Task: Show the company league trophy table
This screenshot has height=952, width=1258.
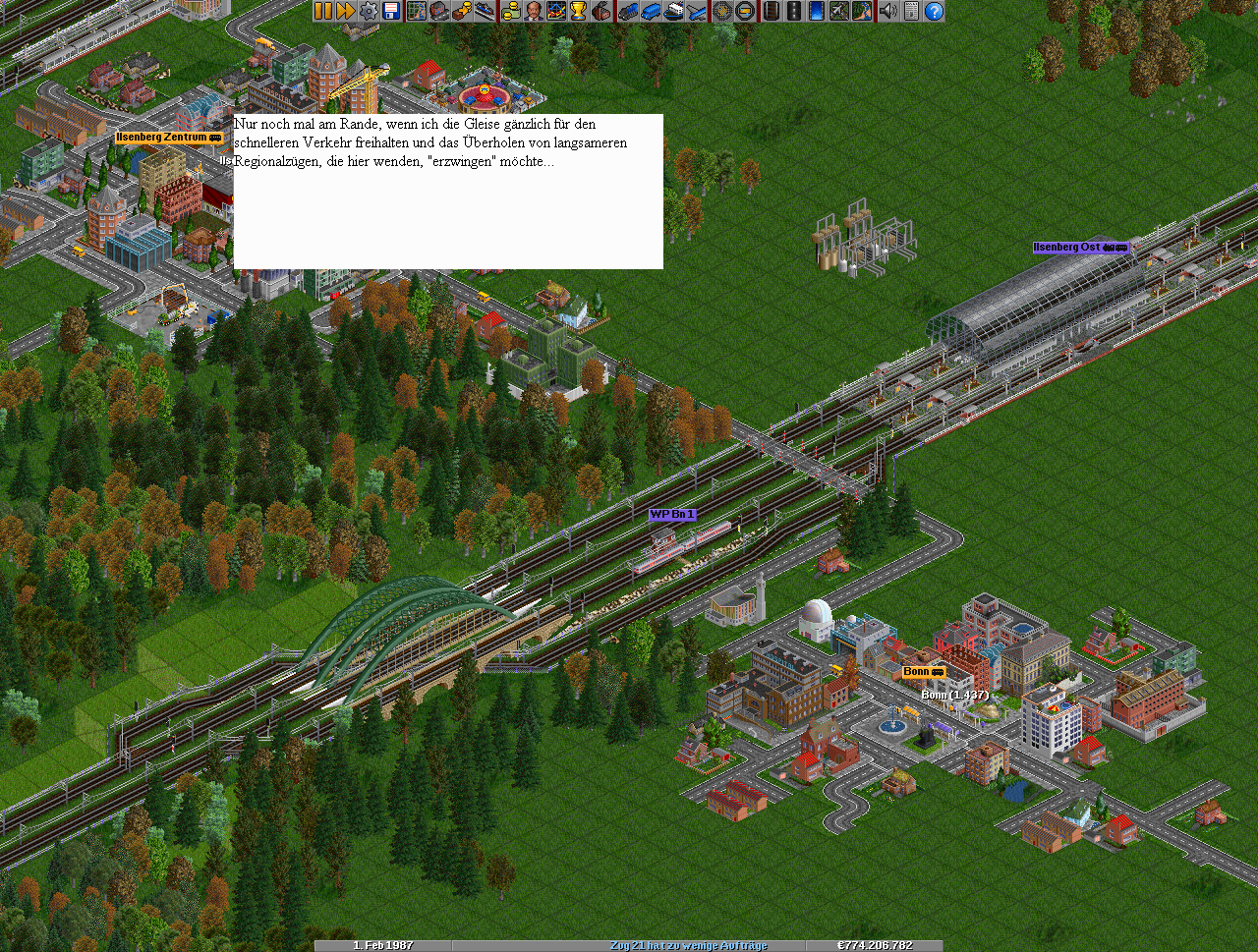Action: [579, 11]
